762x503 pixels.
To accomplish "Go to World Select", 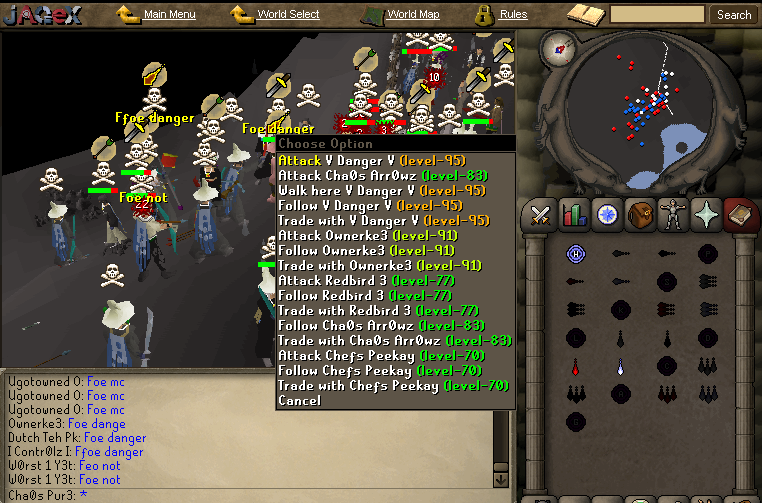I will [x=287, y=15].
